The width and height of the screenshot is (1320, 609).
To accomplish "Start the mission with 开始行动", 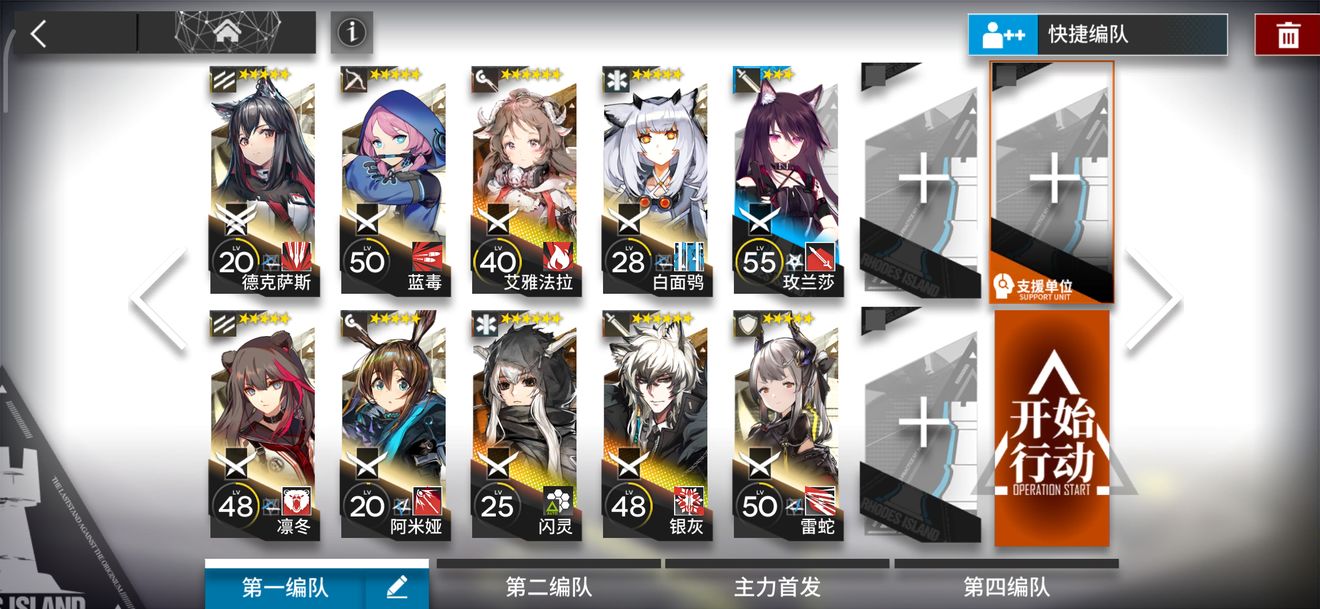I will tap(1052, 428).
